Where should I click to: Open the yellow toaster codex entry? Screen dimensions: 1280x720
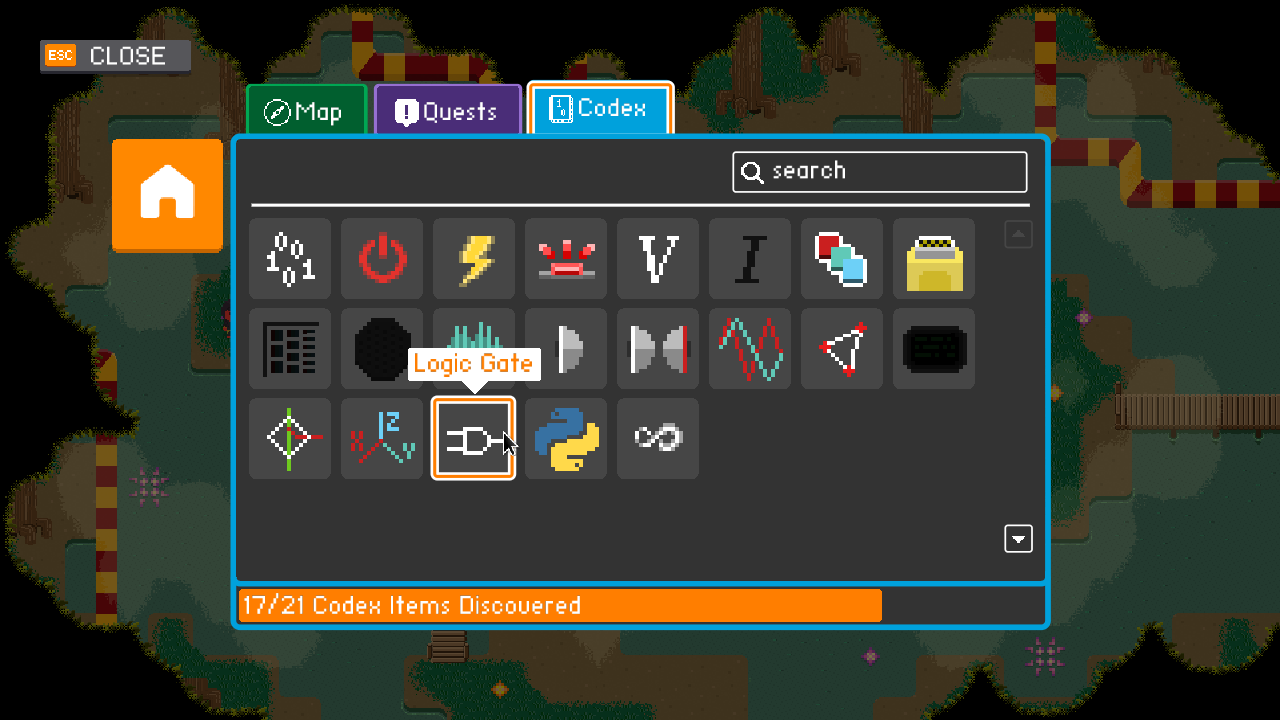coord(933,259)
